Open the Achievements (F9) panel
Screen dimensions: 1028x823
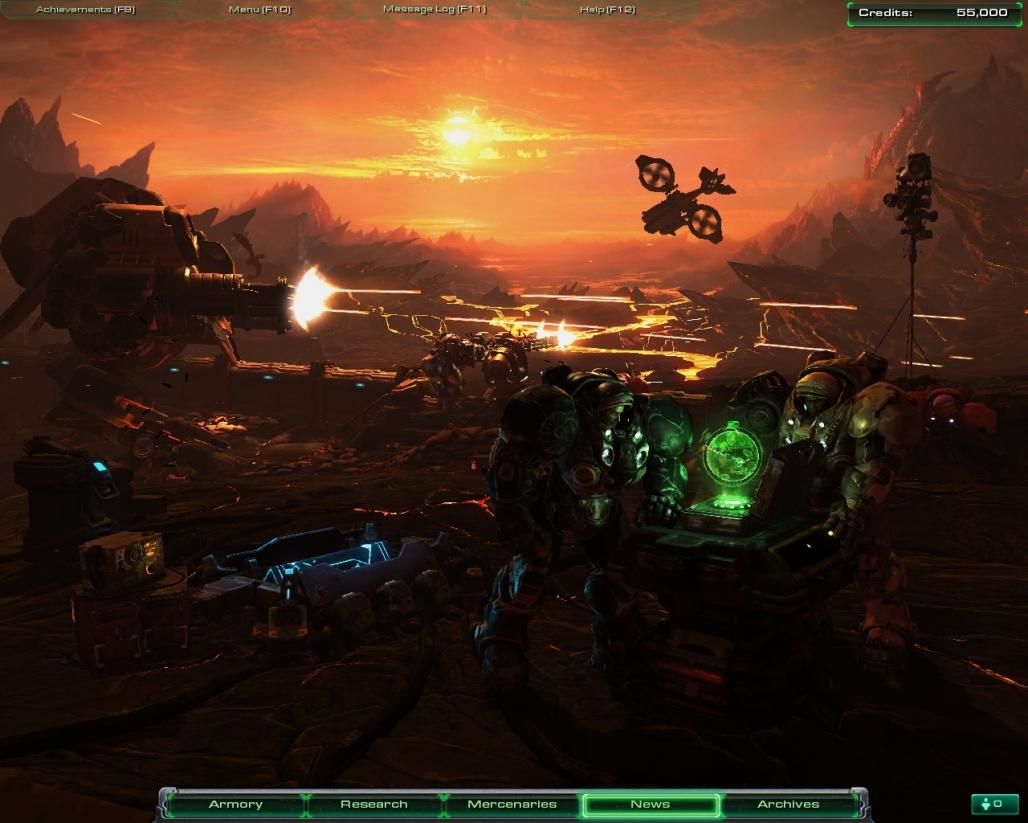tap(84, 10)
